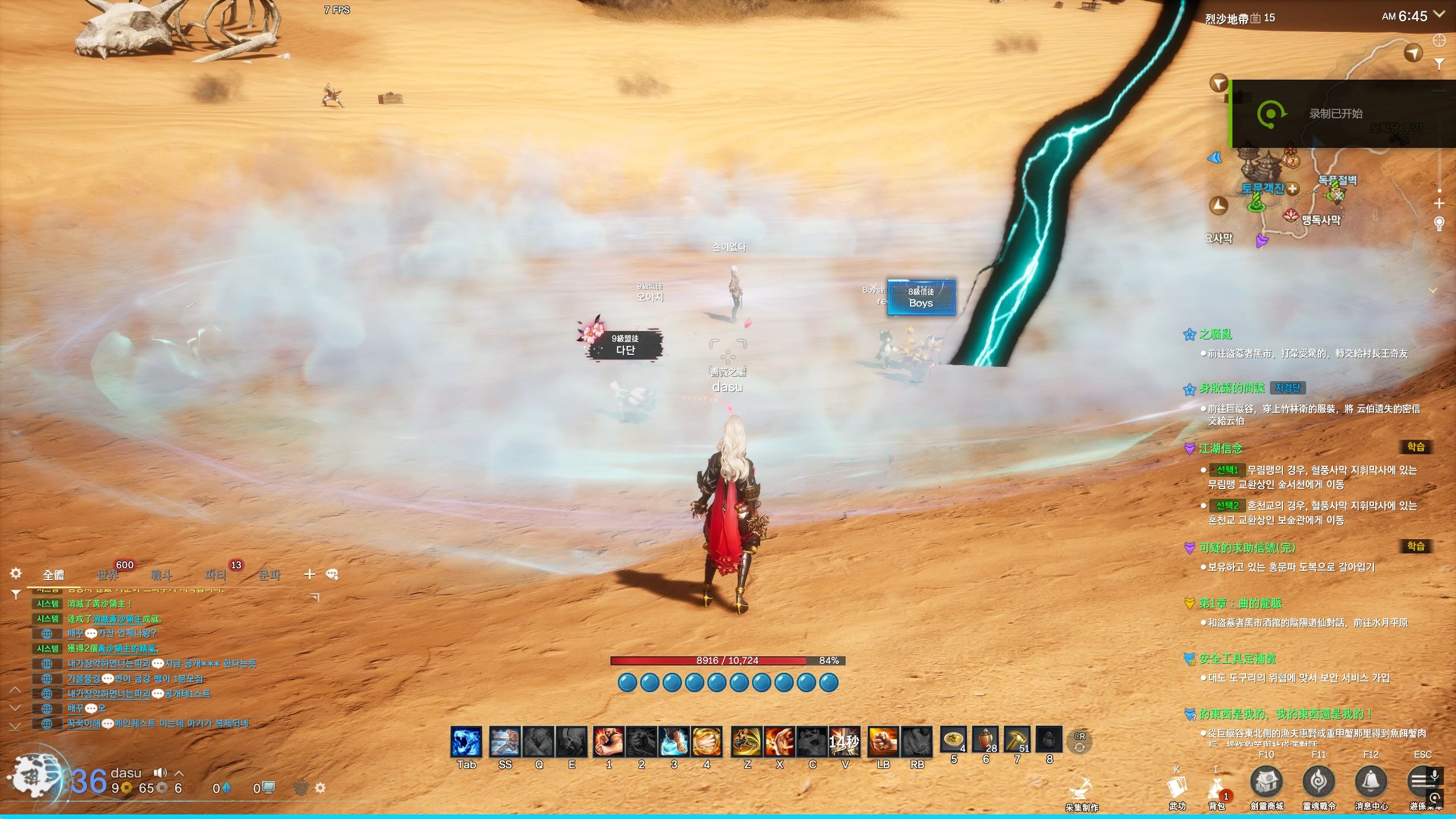Trigger the blue lightning kick skill
This screenshot has height=819, width=1456.
(674, 742)
